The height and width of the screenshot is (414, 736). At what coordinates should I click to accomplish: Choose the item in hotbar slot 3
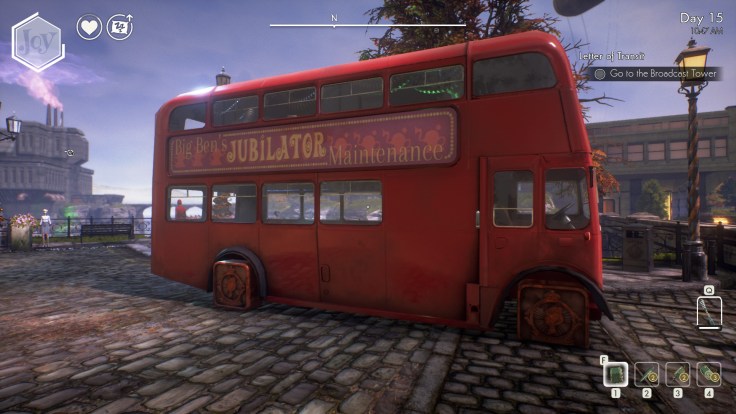tap(678, 373)
